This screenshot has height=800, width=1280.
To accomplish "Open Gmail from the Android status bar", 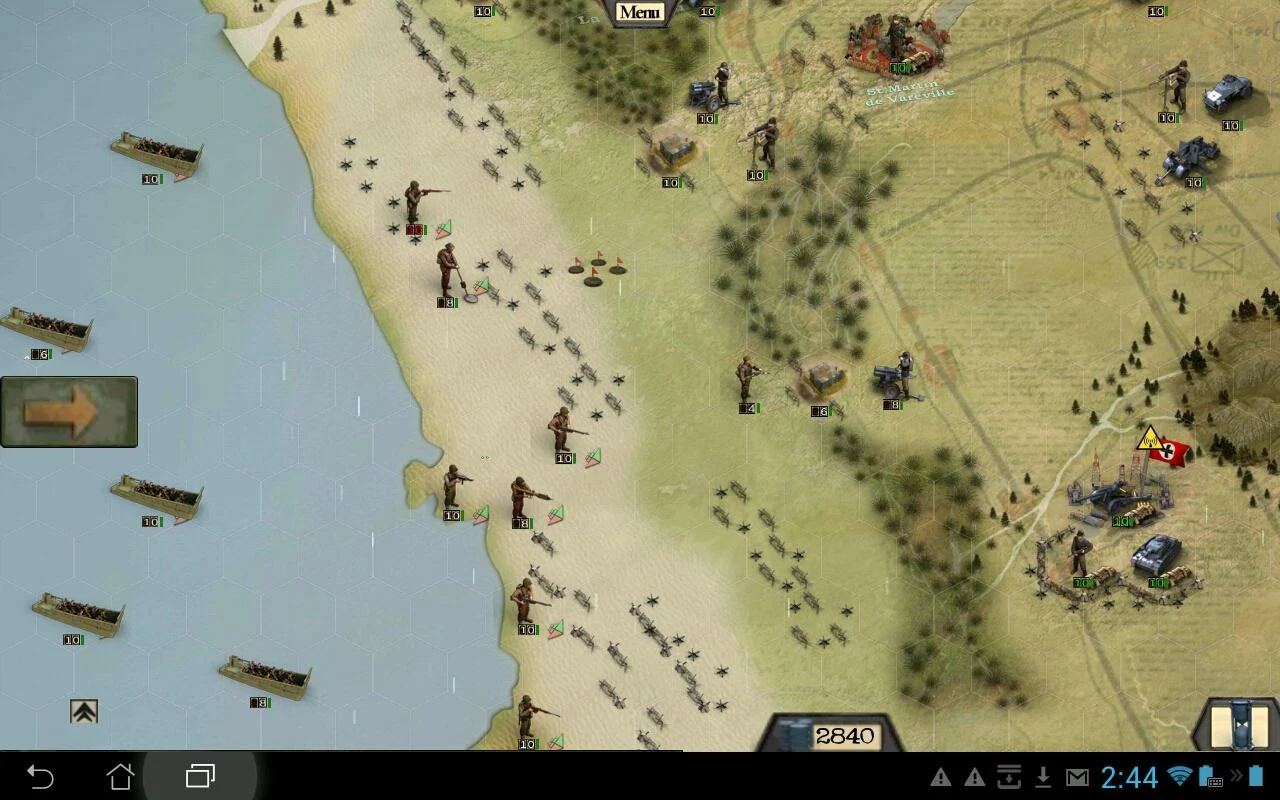I will click(x=1075, y=777).
